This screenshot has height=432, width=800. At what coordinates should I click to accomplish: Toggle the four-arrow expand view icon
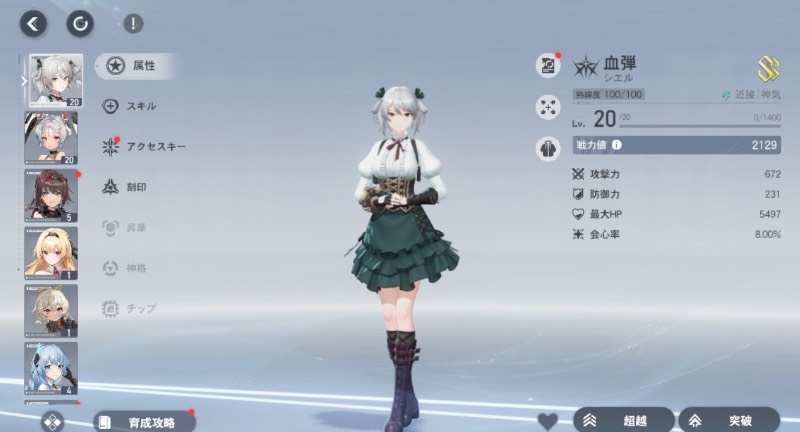tap(548, 105)
